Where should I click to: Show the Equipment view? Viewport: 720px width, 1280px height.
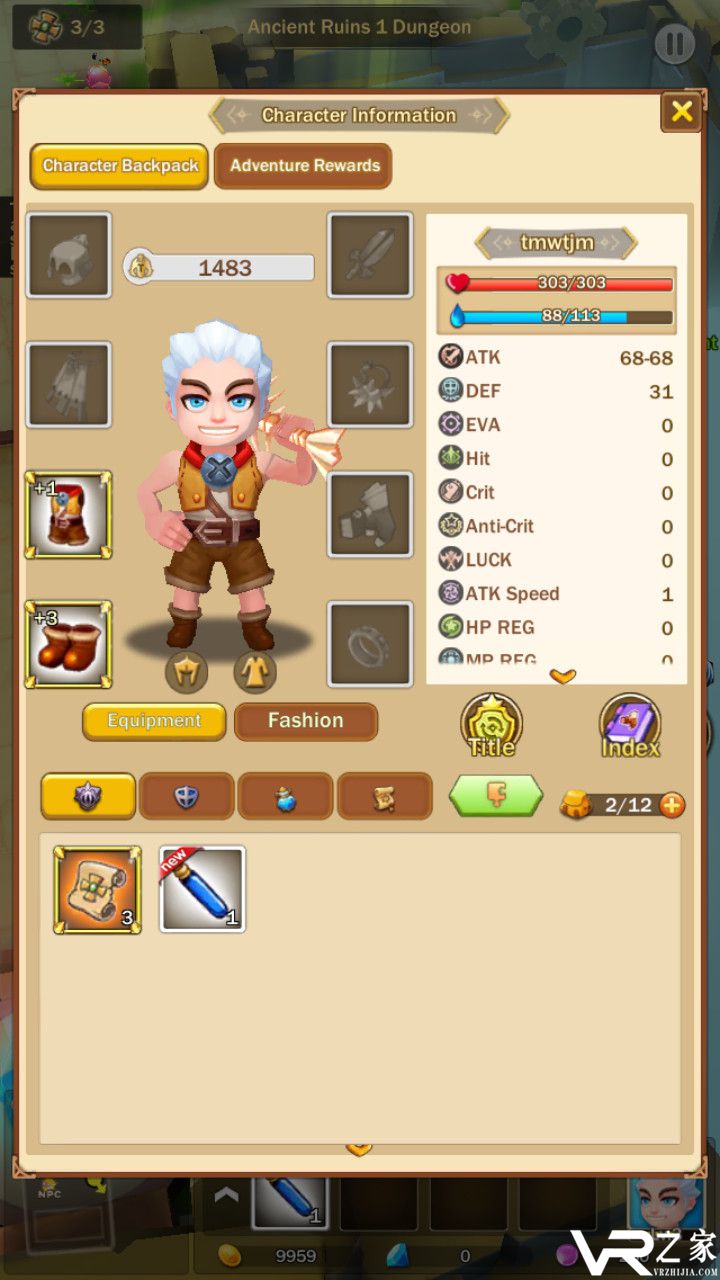[x=154, y=721]
